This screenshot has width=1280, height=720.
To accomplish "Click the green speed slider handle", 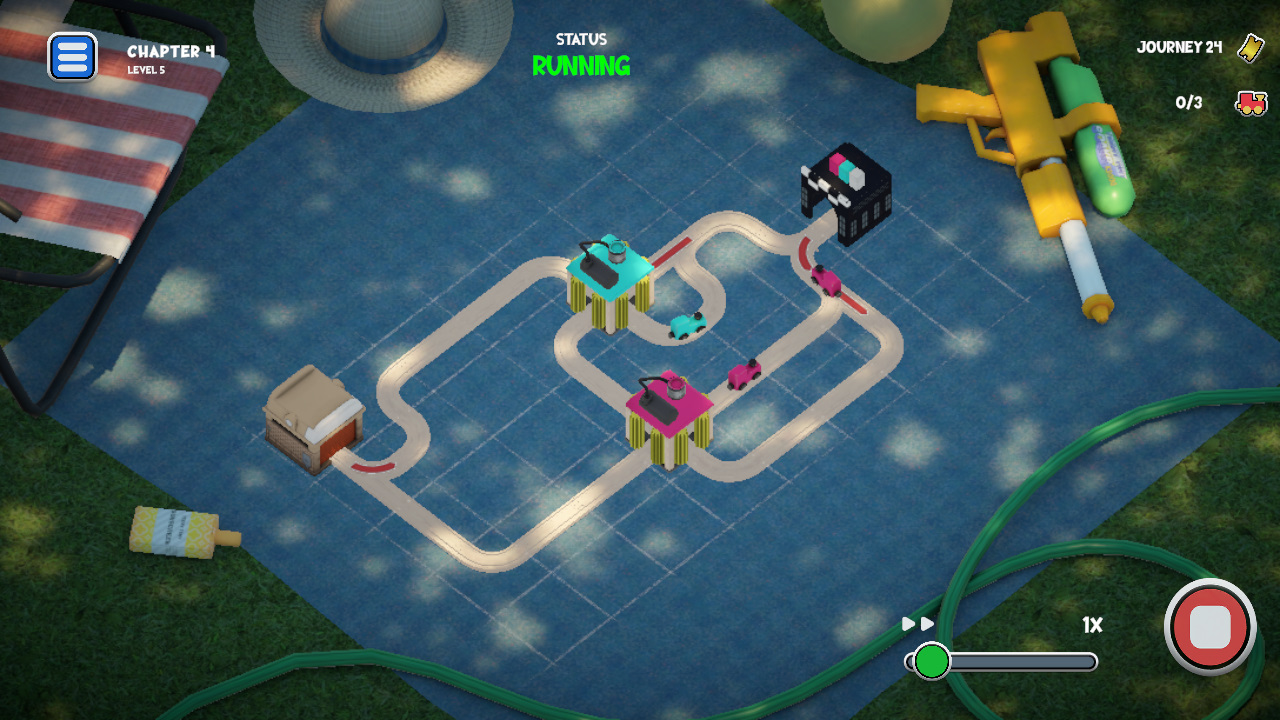I will [x=931, y=659].
